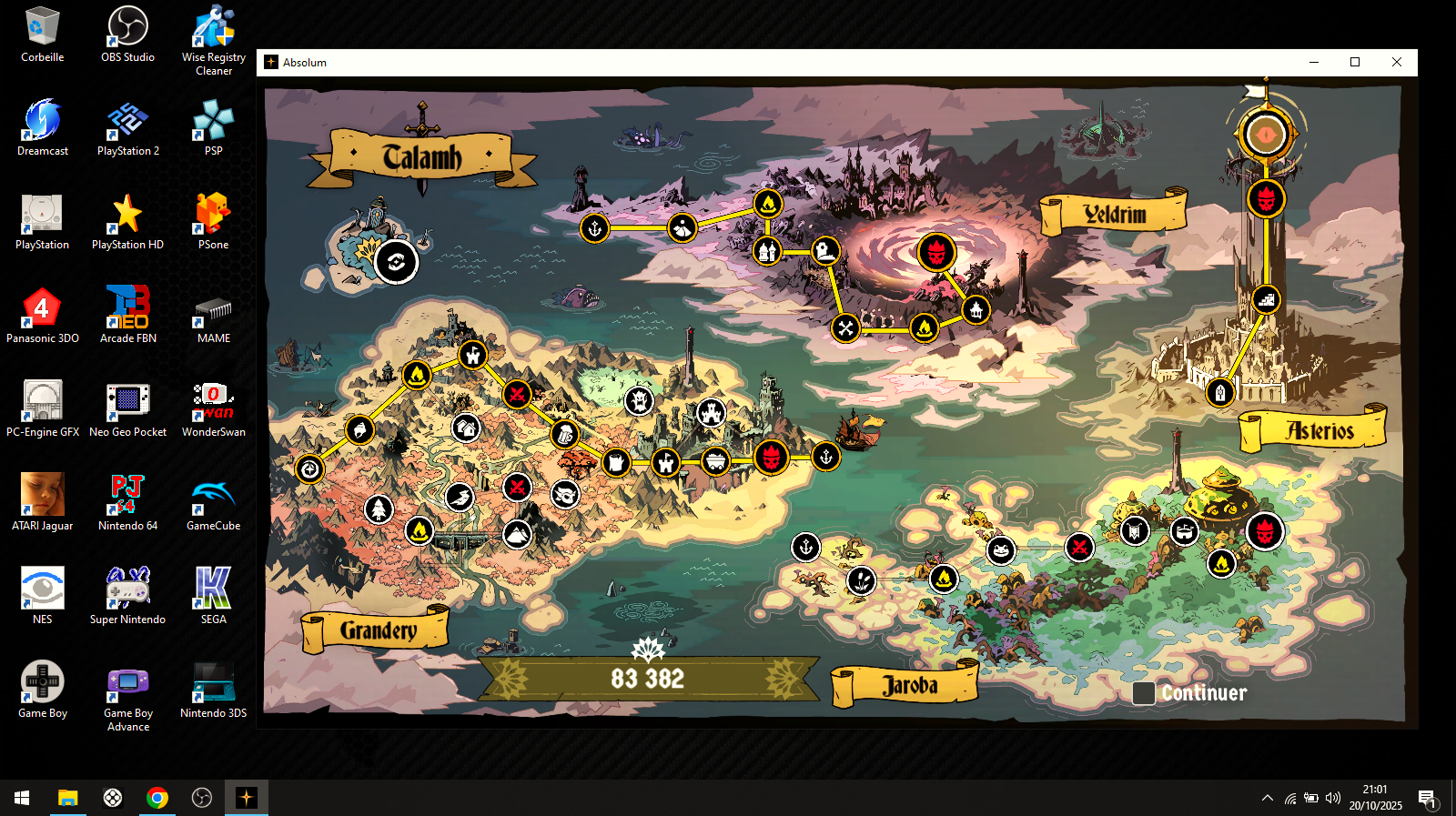Select the Grandery red crowned skull boss

coord(771,458)
